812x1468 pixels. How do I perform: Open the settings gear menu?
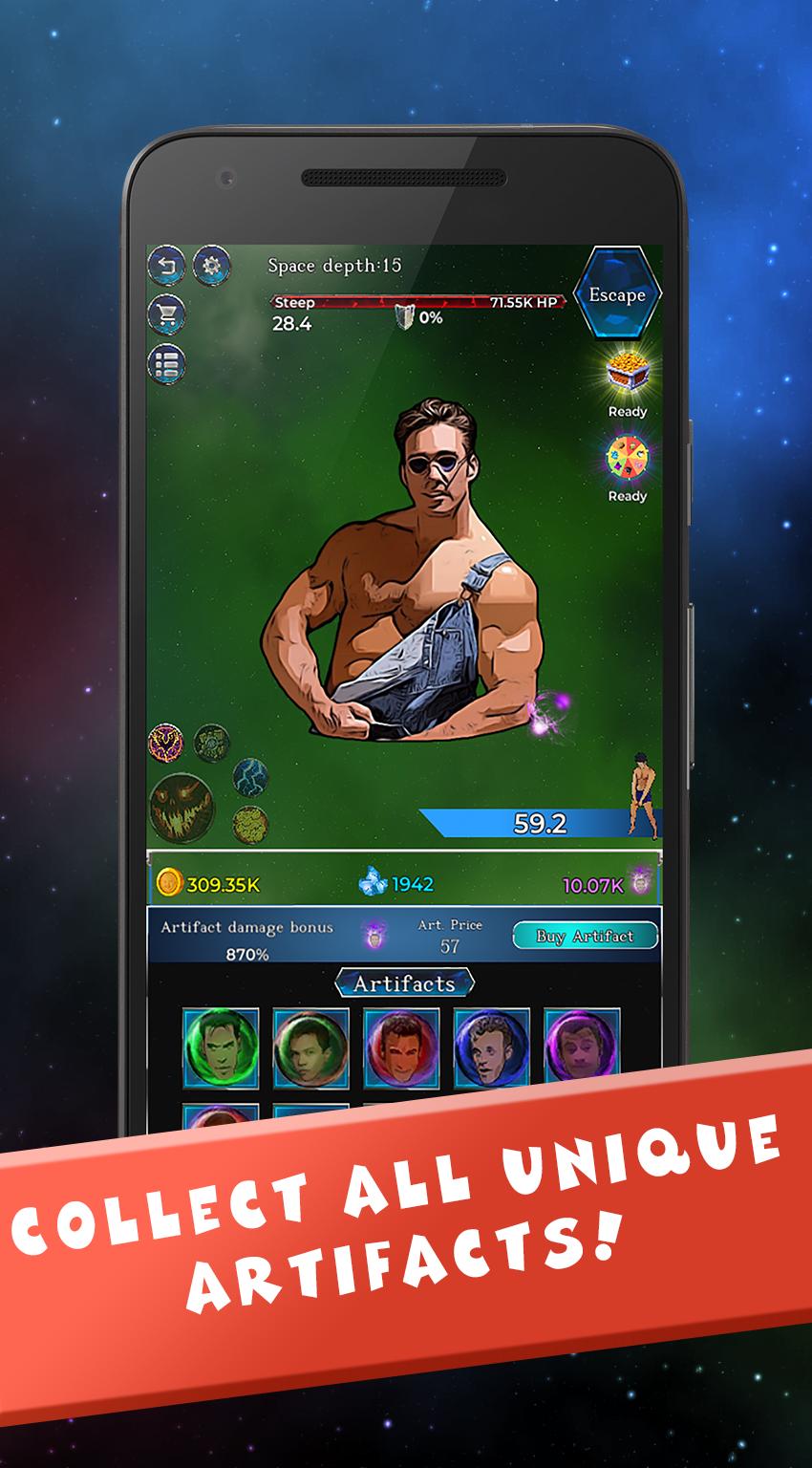point(211,265)
